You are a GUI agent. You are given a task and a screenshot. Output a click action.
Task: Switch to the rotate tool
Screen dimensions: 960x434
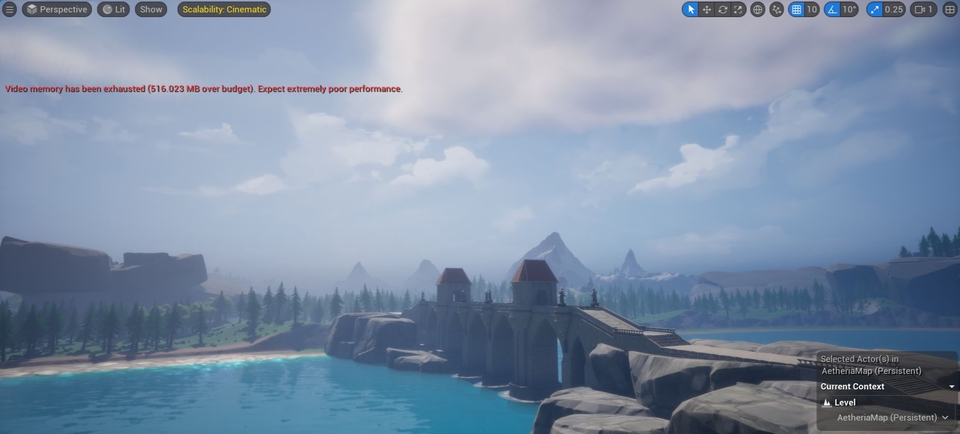pos(722,9)
